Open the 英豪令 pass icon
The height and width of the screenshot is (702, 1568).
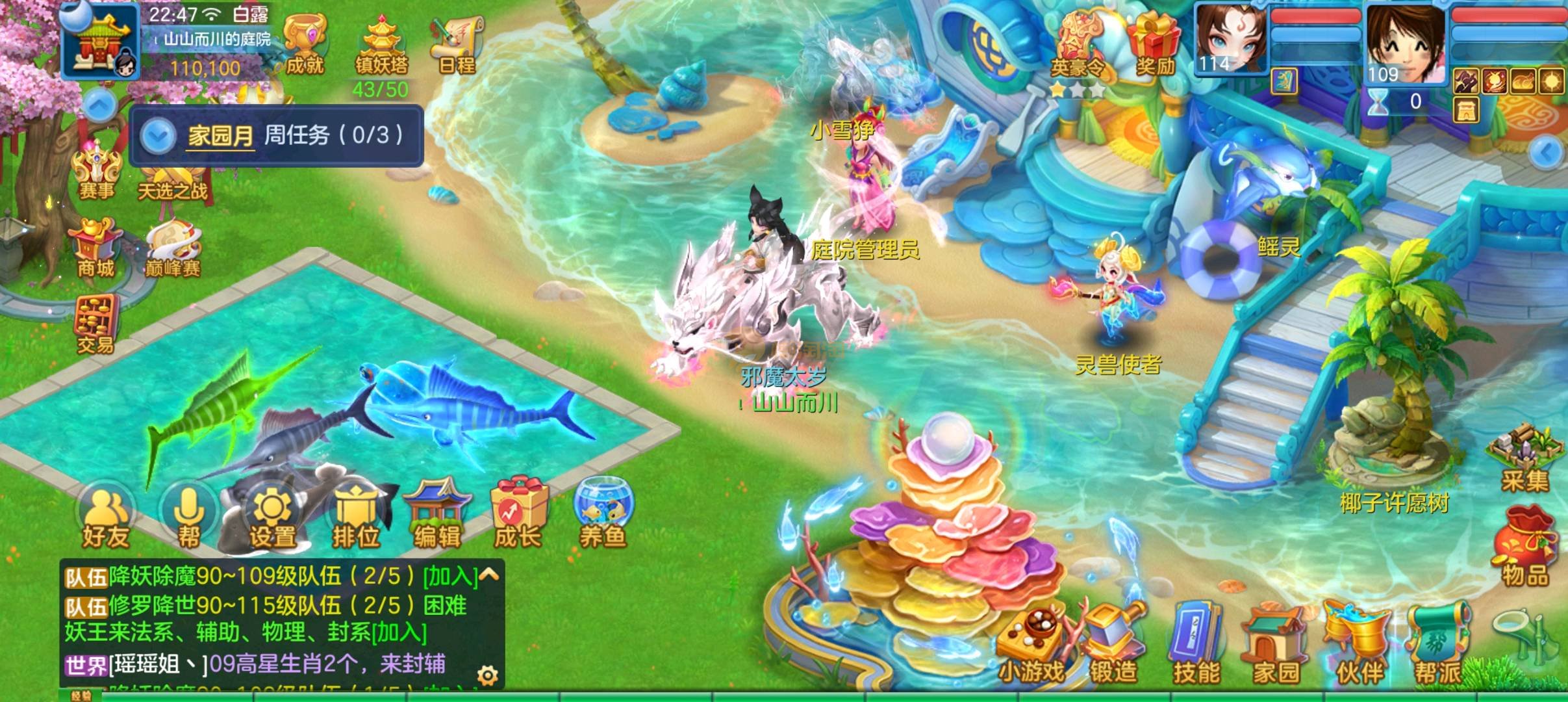pos(1078,49)
